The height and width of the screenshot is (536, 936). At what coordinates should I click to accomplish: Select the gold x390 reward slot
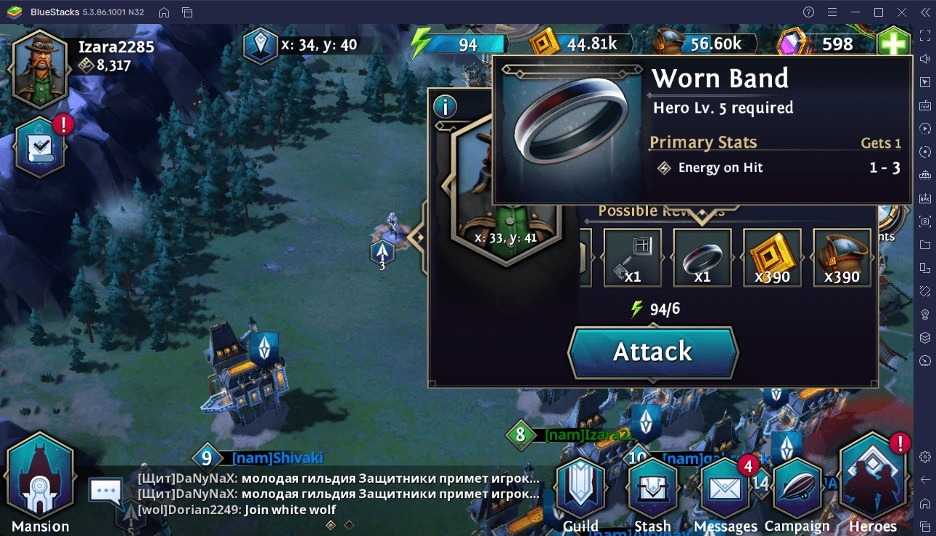(771, 257)
